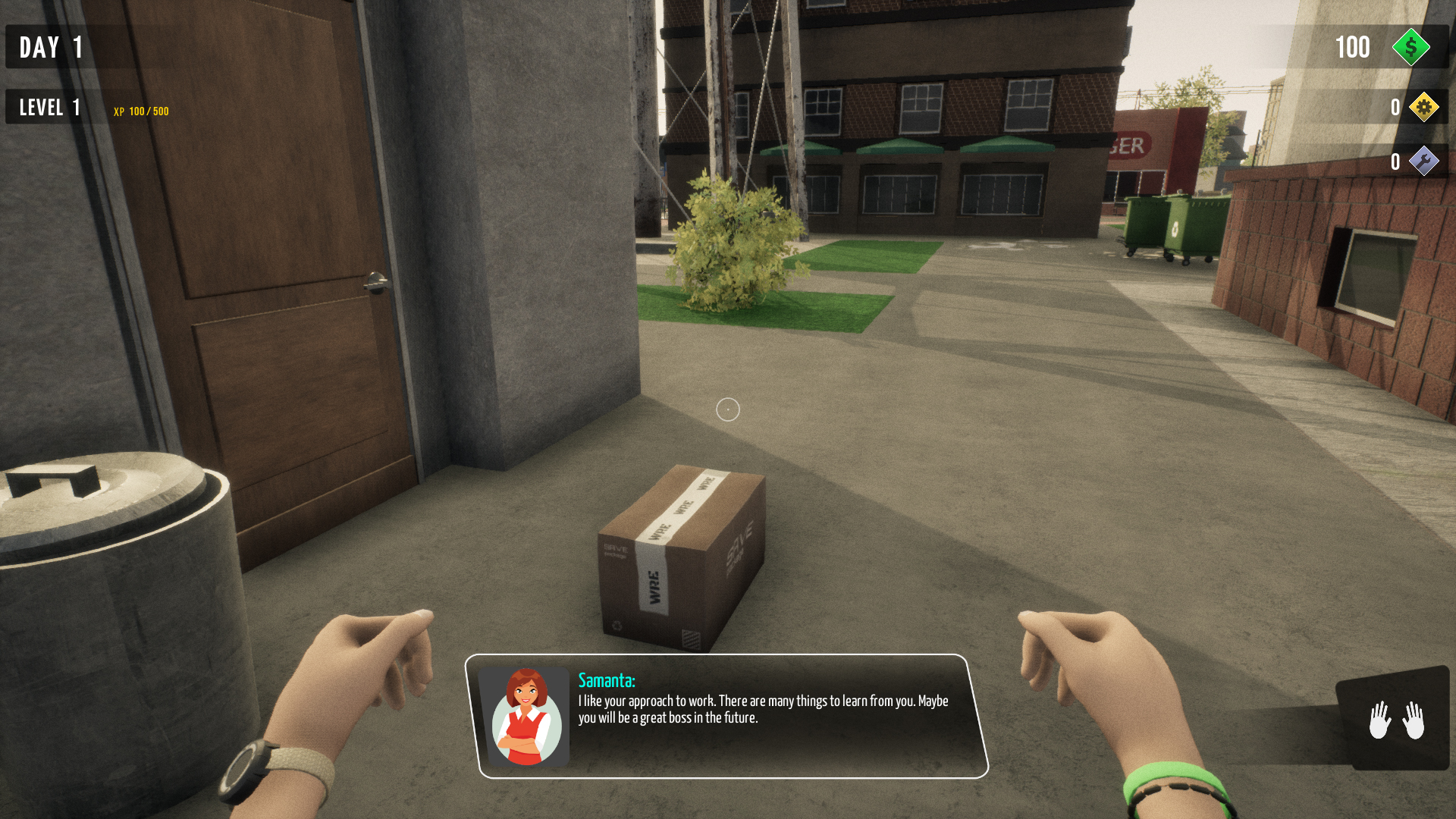The height and width of the screenshot is (819, 1456).
Task: Click the recycling symbol on the package
Action: click(617, 625)
